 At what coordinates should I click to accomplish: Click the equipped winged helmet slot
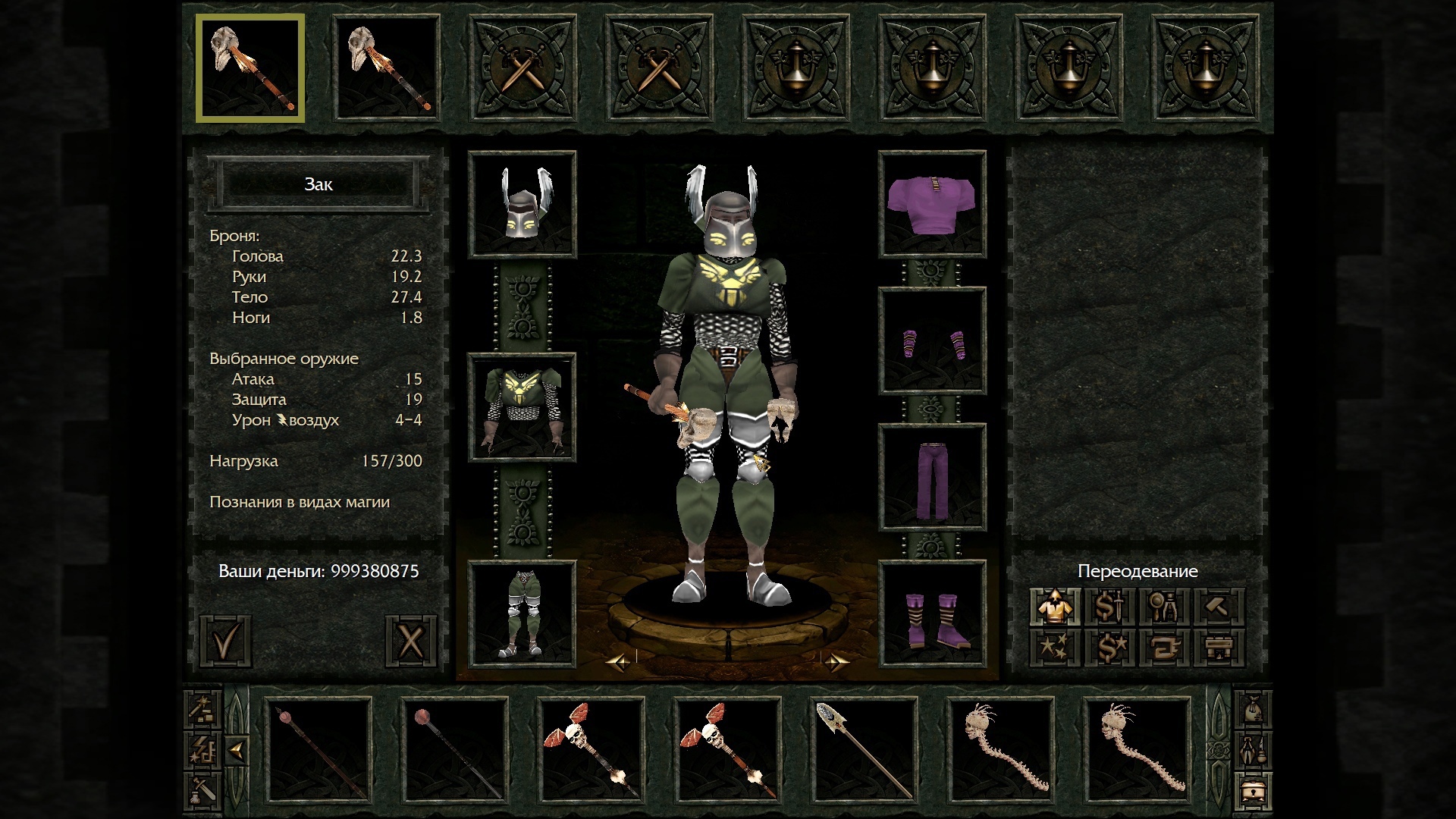pyautogui.click(x=522, y=204)
